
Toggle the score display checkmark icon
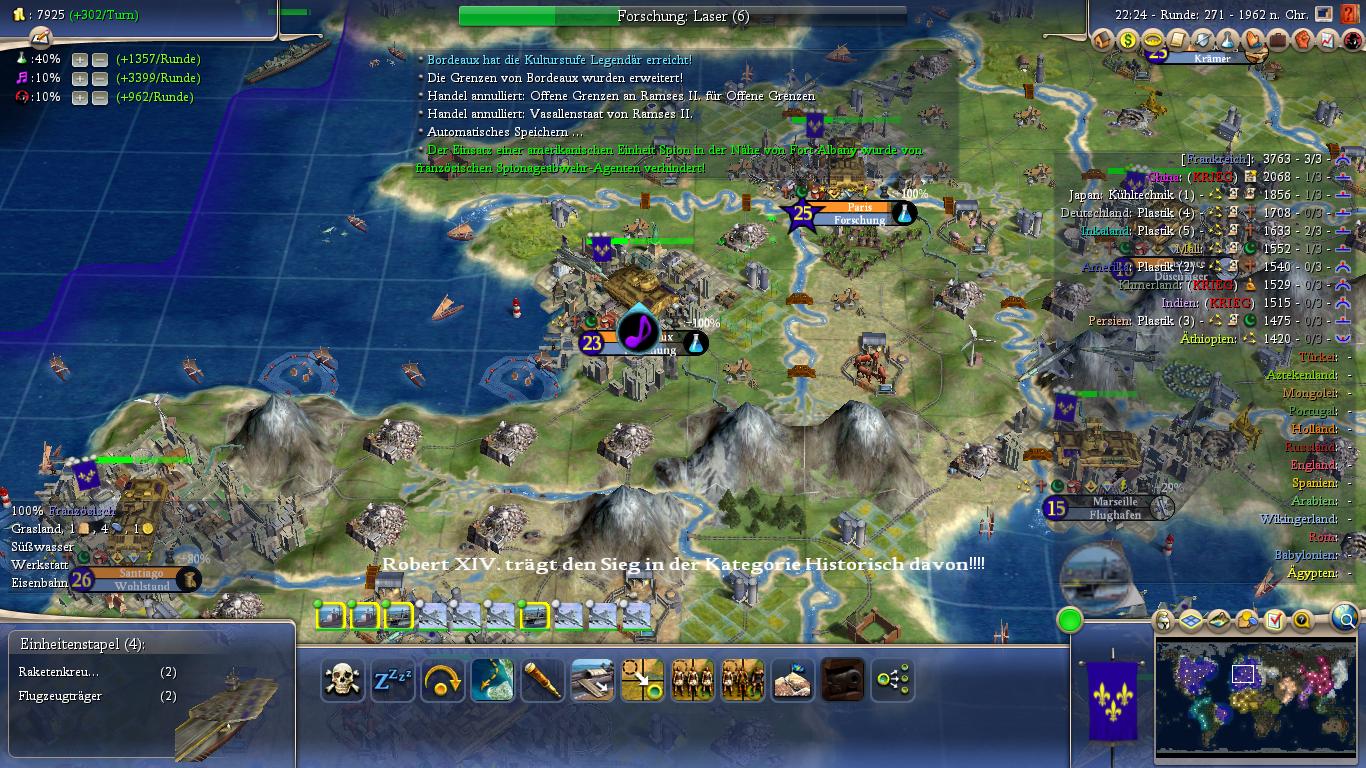click(1274, 621)
